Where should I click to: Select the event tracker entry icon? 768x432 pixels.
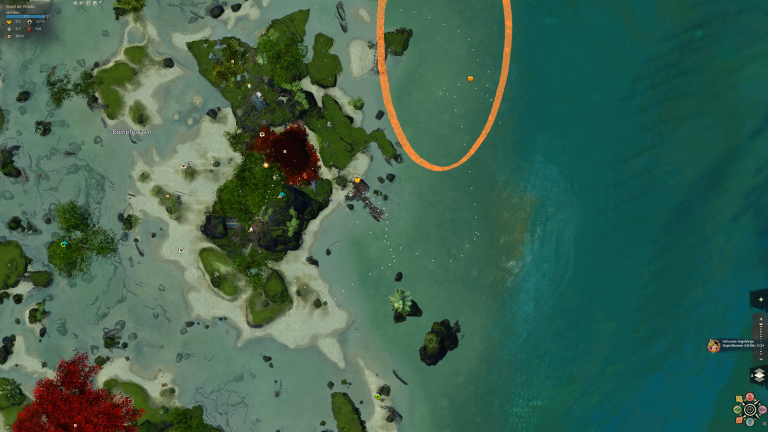(714, 345)
